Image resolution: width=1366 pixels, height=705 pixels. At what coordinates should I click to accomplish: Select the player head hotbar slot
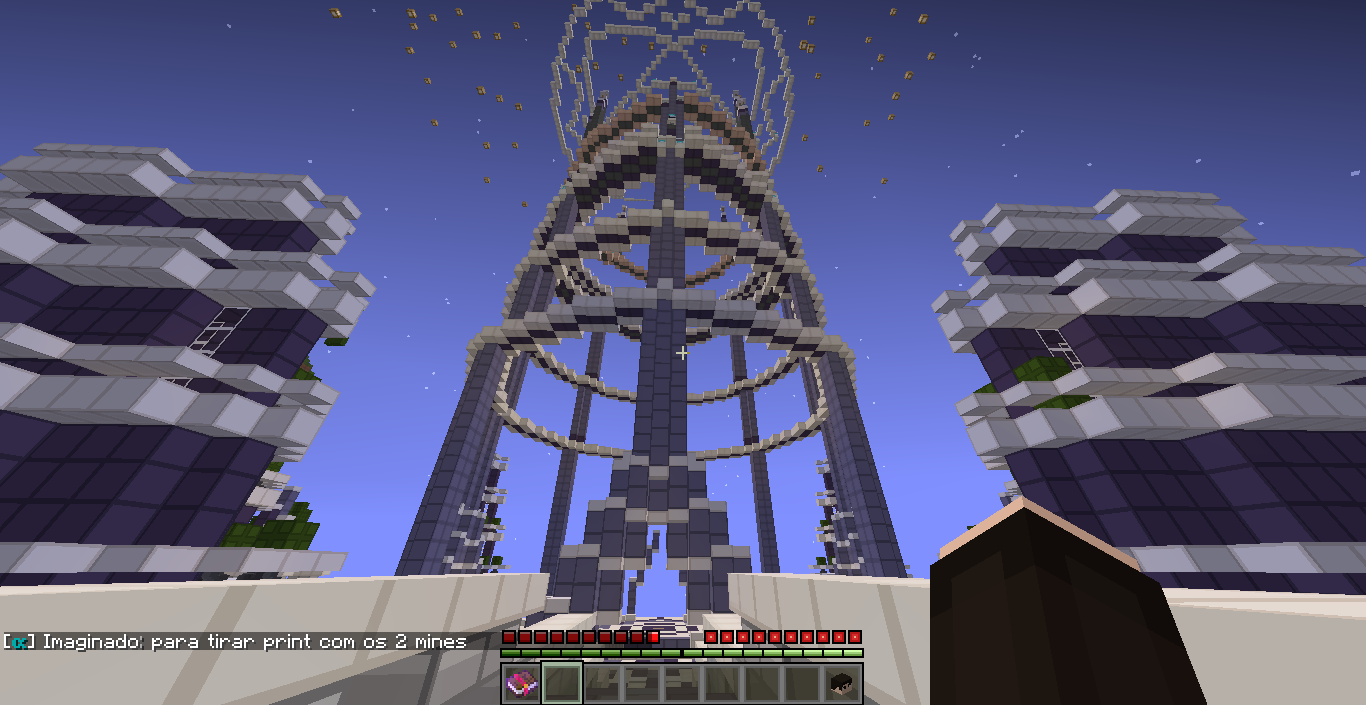click(x=842, y=684)
